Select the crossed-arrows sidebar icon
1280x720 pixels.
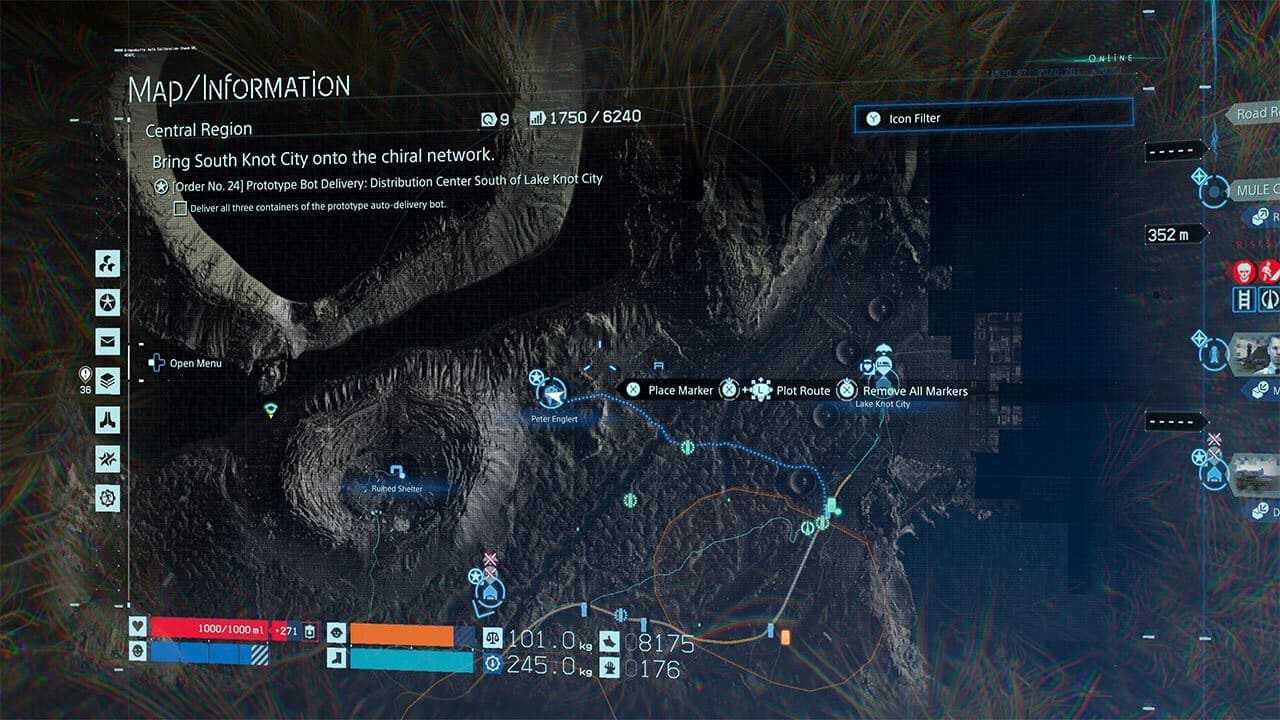[x=108, y=458]
